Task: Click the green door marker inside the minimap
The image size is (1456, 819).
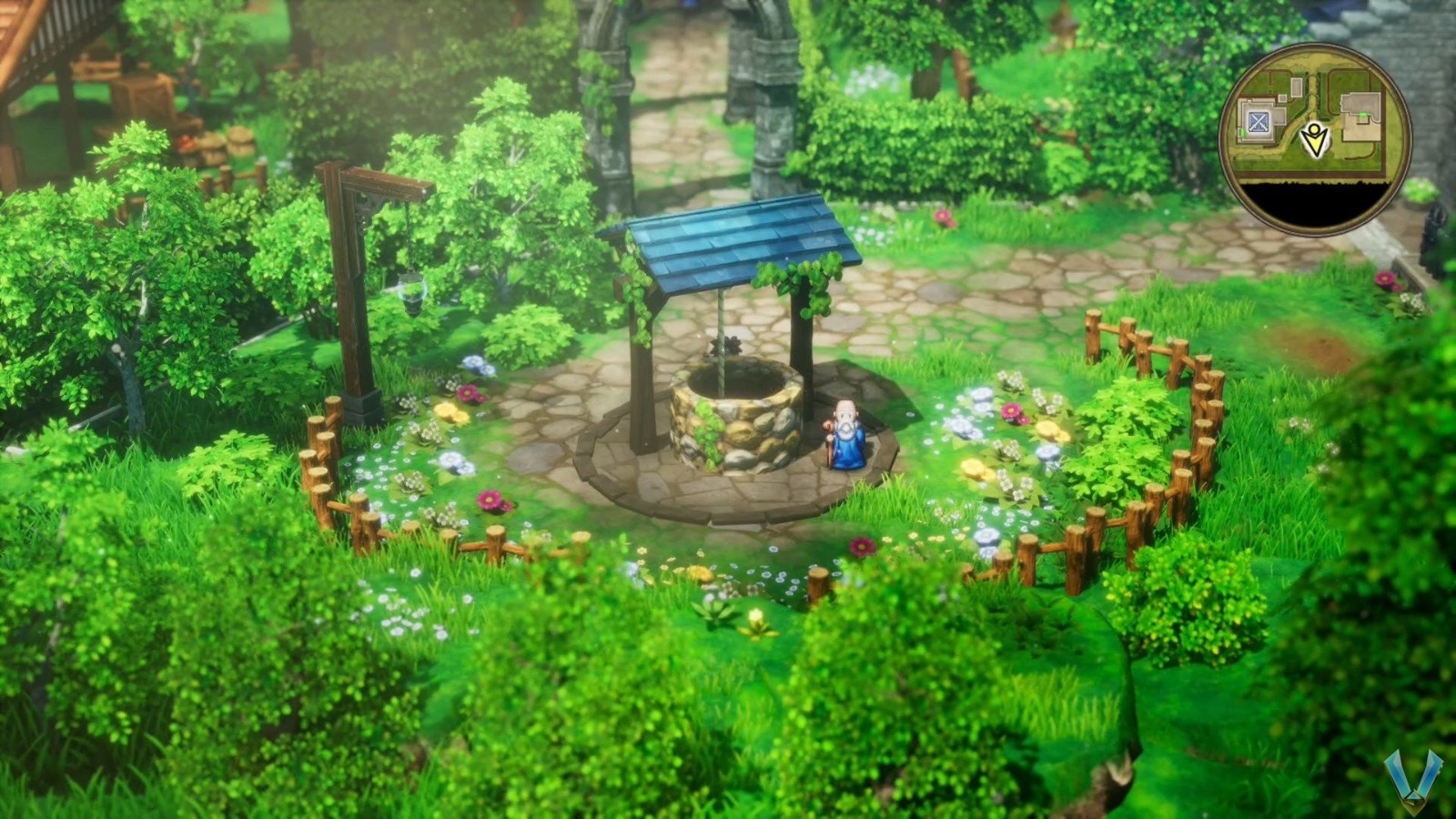Action: [x=1240, y=131]
